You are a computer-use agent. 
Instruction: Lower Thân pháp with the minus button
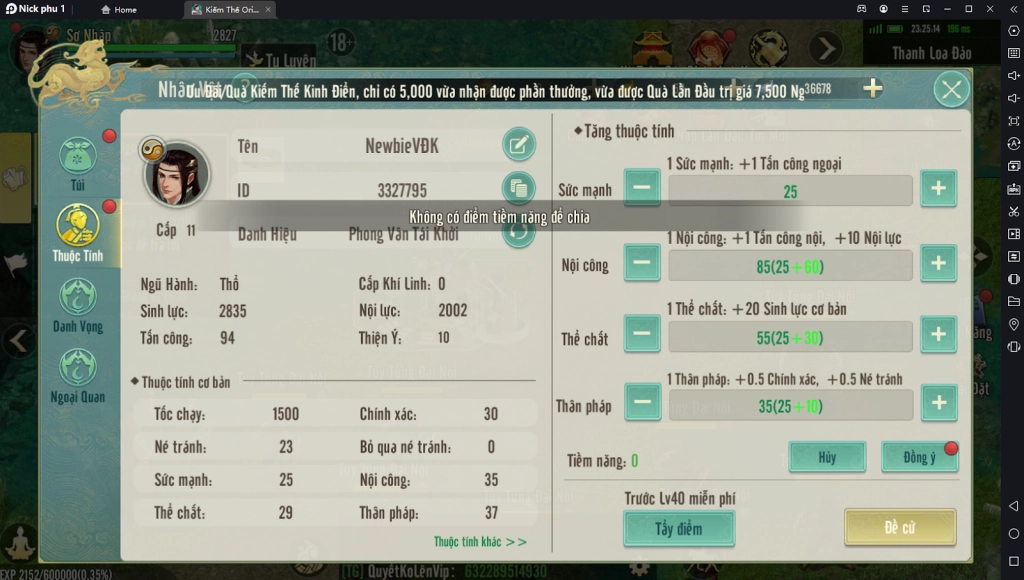coord(642,403)
